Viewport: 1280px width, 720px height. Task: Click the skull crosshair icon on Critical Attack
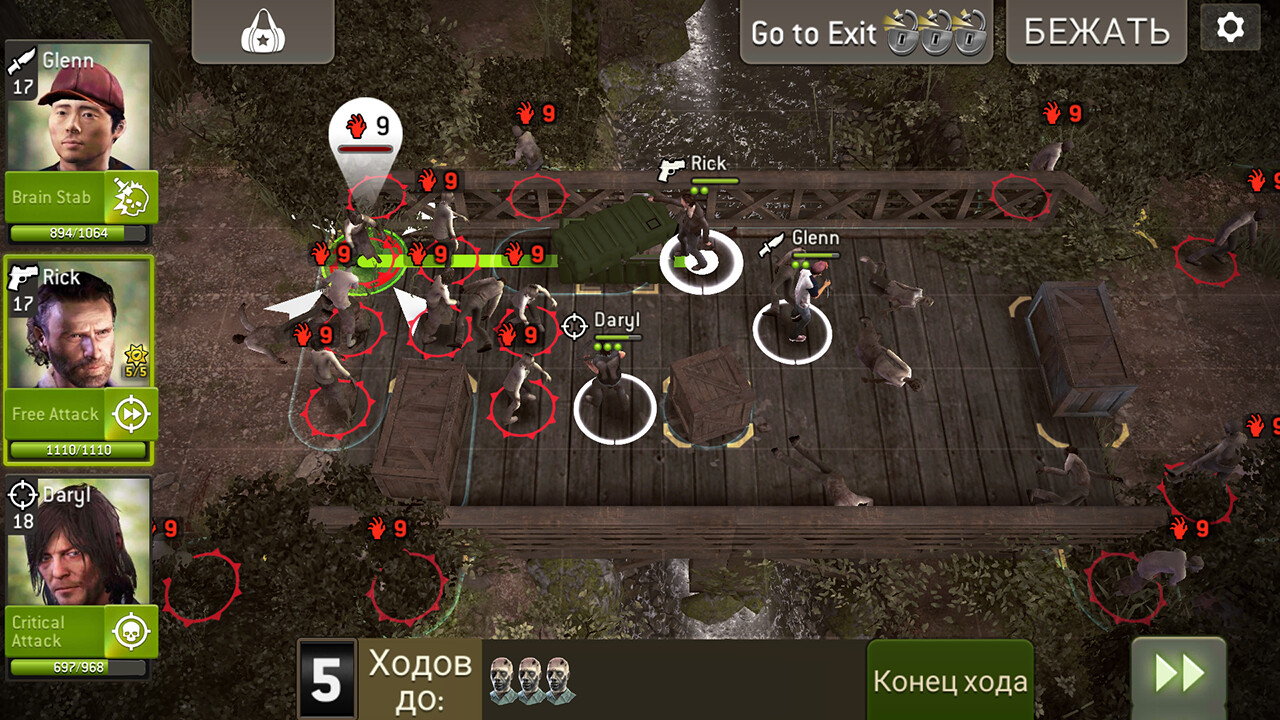click(x=130, y=631)
